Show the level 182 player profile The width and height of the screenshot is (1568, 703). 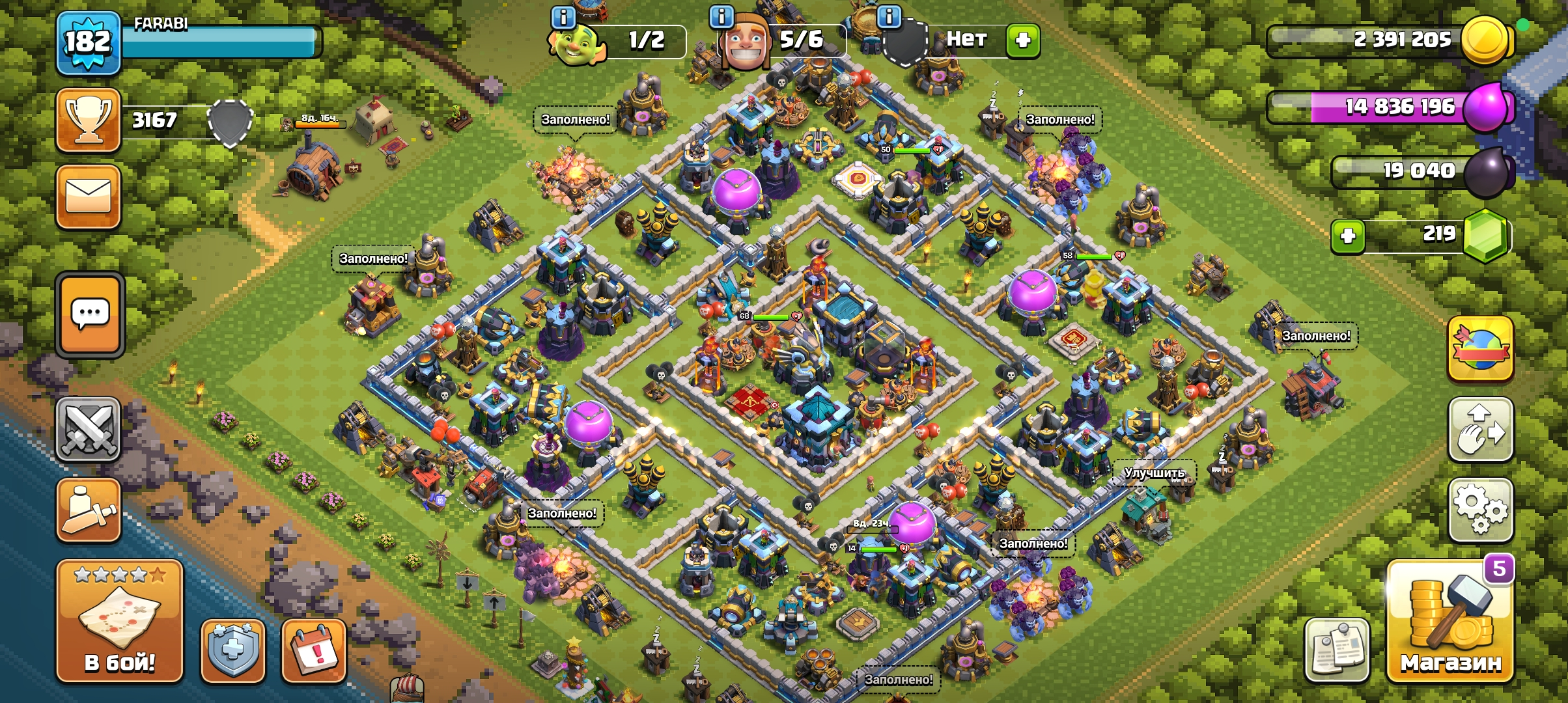pyautogui.click(x=89, y=43)
